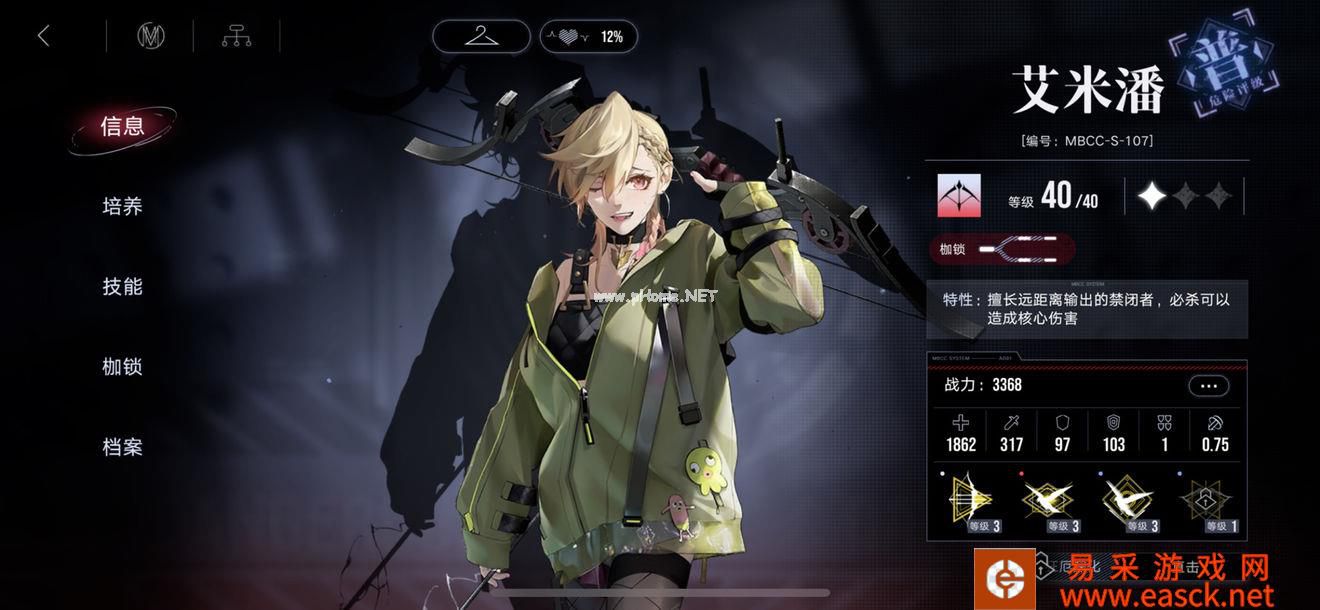This screenshot has height=610, width=1320.
Task: Inspect the padlock passive skill icon
Action: click(1206, 499)
